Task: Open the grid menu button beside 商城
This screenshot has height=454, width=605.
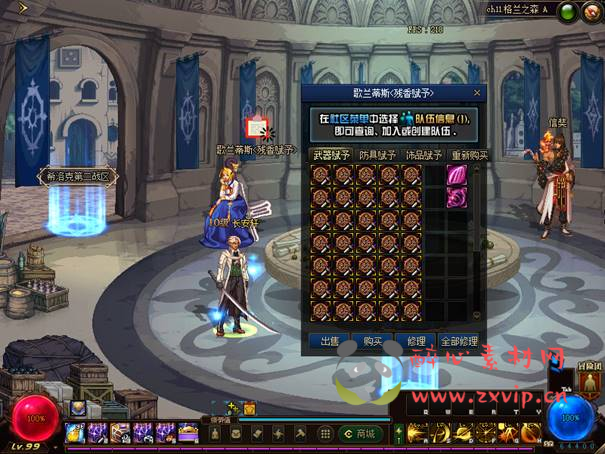Action: tap(326, 433)
